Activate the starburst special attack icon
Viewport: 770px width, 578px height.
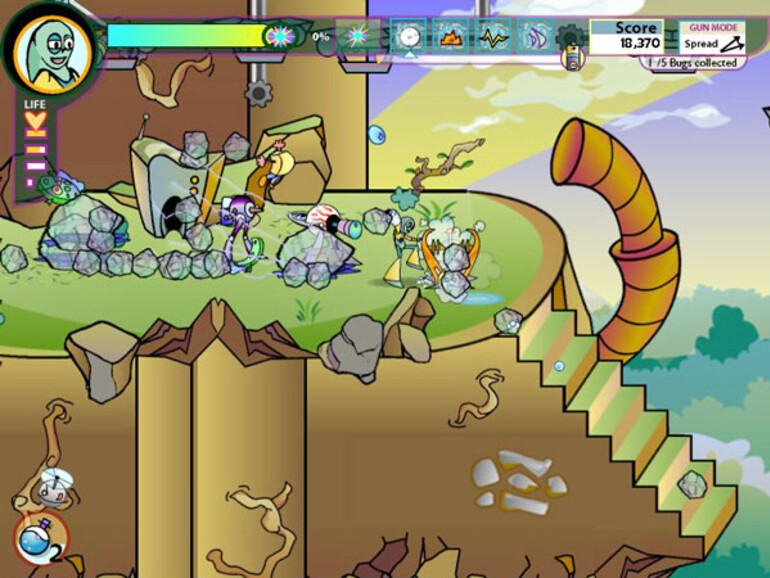tap(357, 36)
